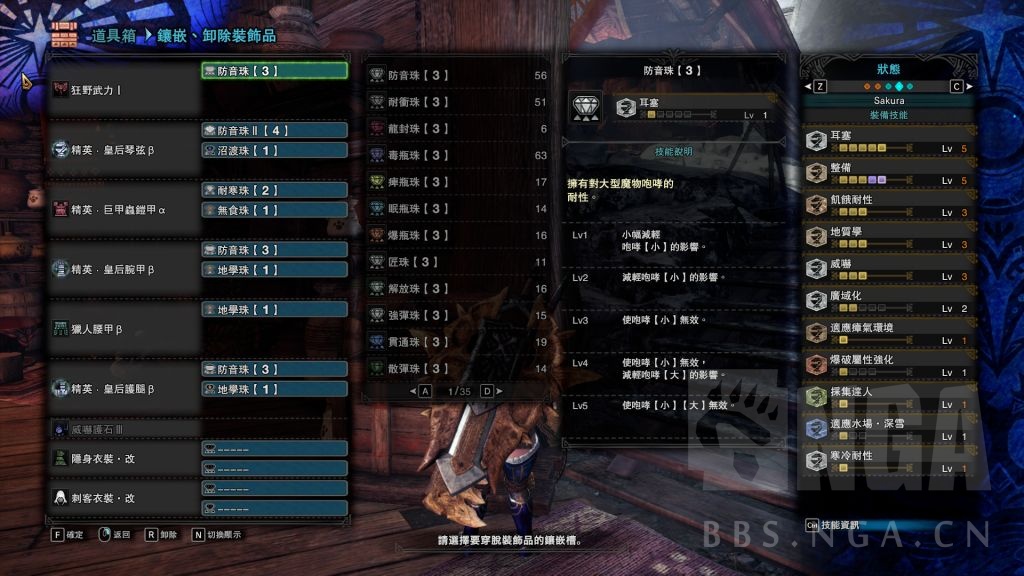This screenshot has height=576, width=1024.
Task: Select the 防音珠 II【4】 decoration slot
Action: click(274, 130)
